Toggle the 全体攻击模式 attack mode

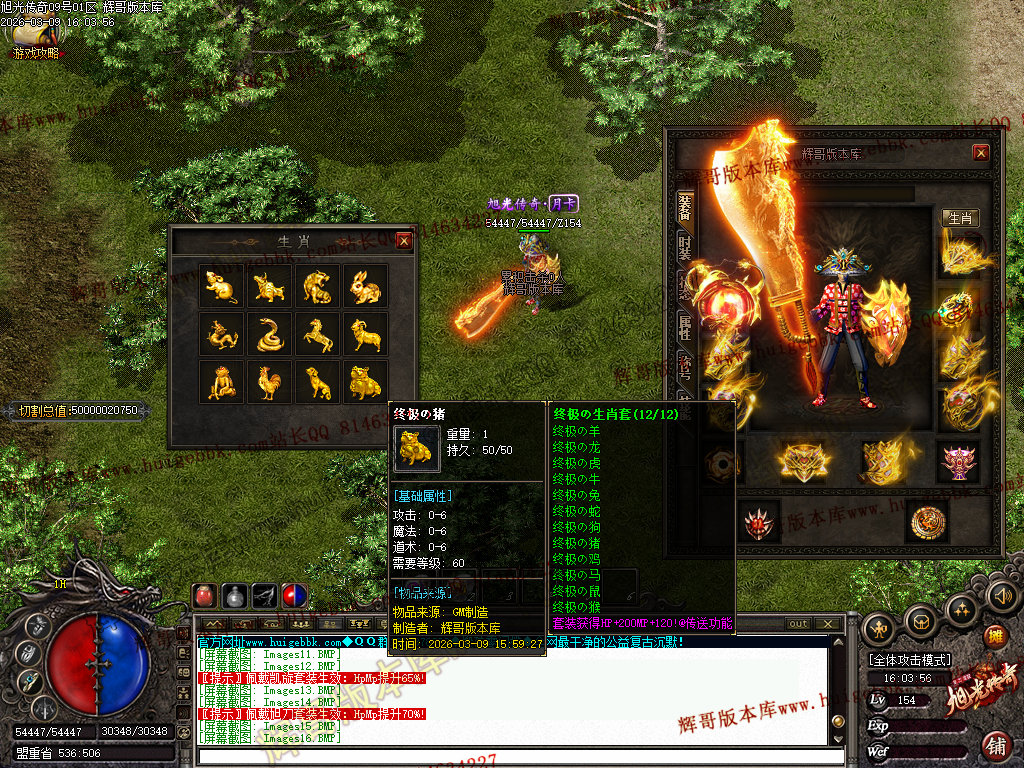coord(909,660)
